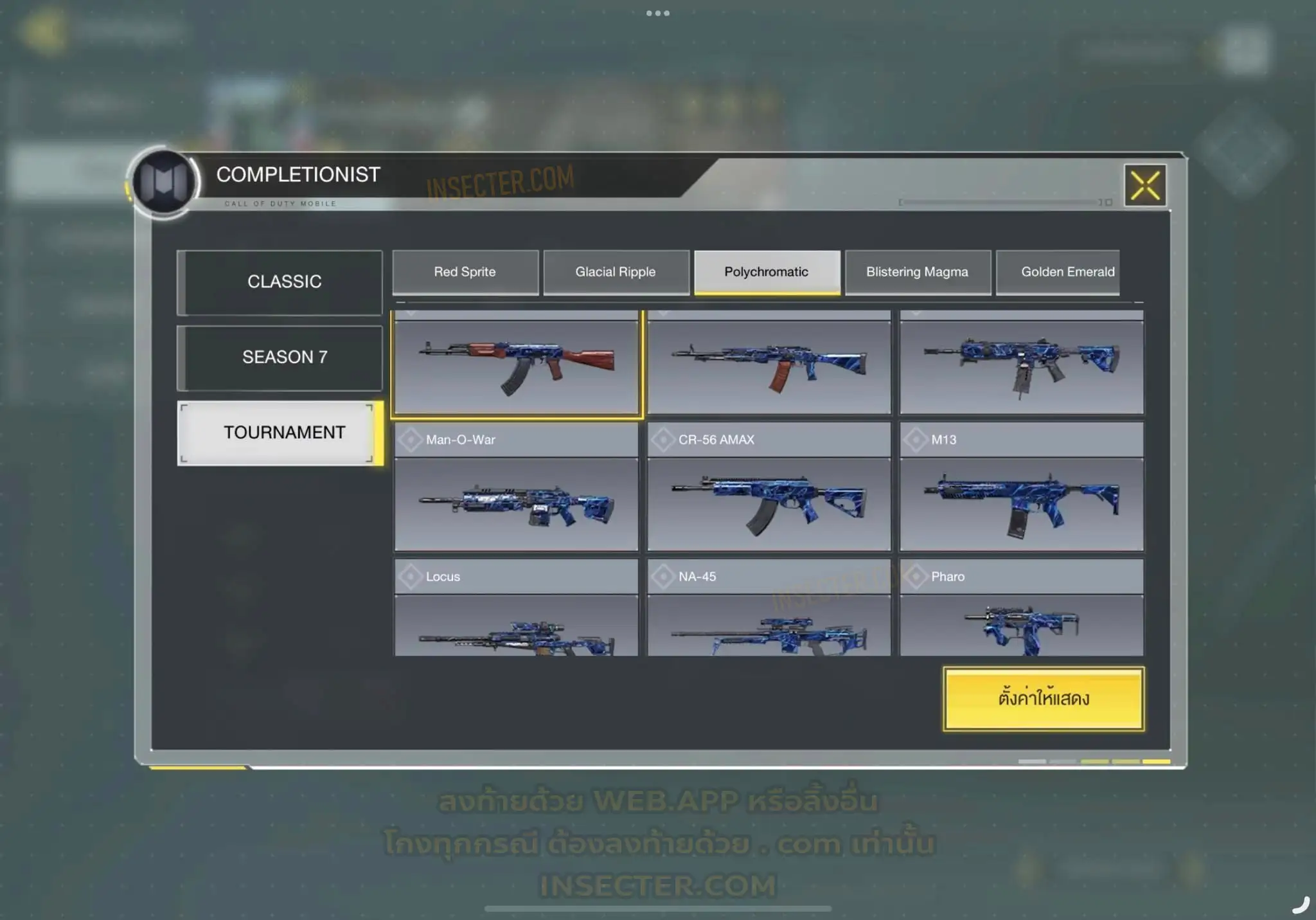1316x920 pixels.
Task: Pick the Man-O-War weapon tile
Action: point(517,489)
